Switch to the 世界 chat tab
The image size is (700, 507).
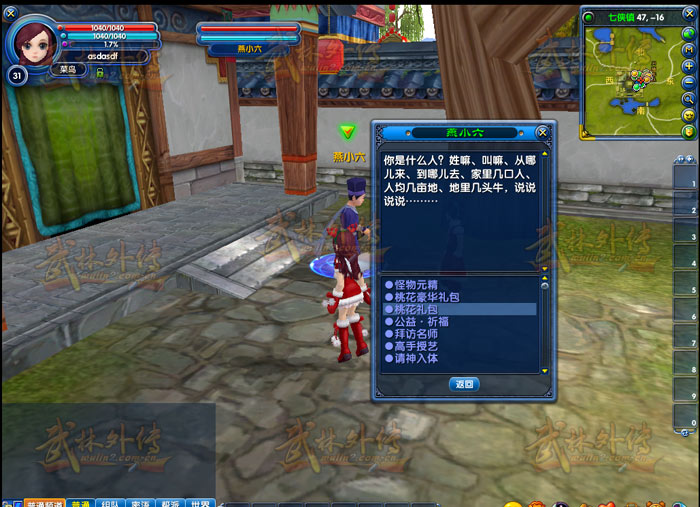coord(201,502)
